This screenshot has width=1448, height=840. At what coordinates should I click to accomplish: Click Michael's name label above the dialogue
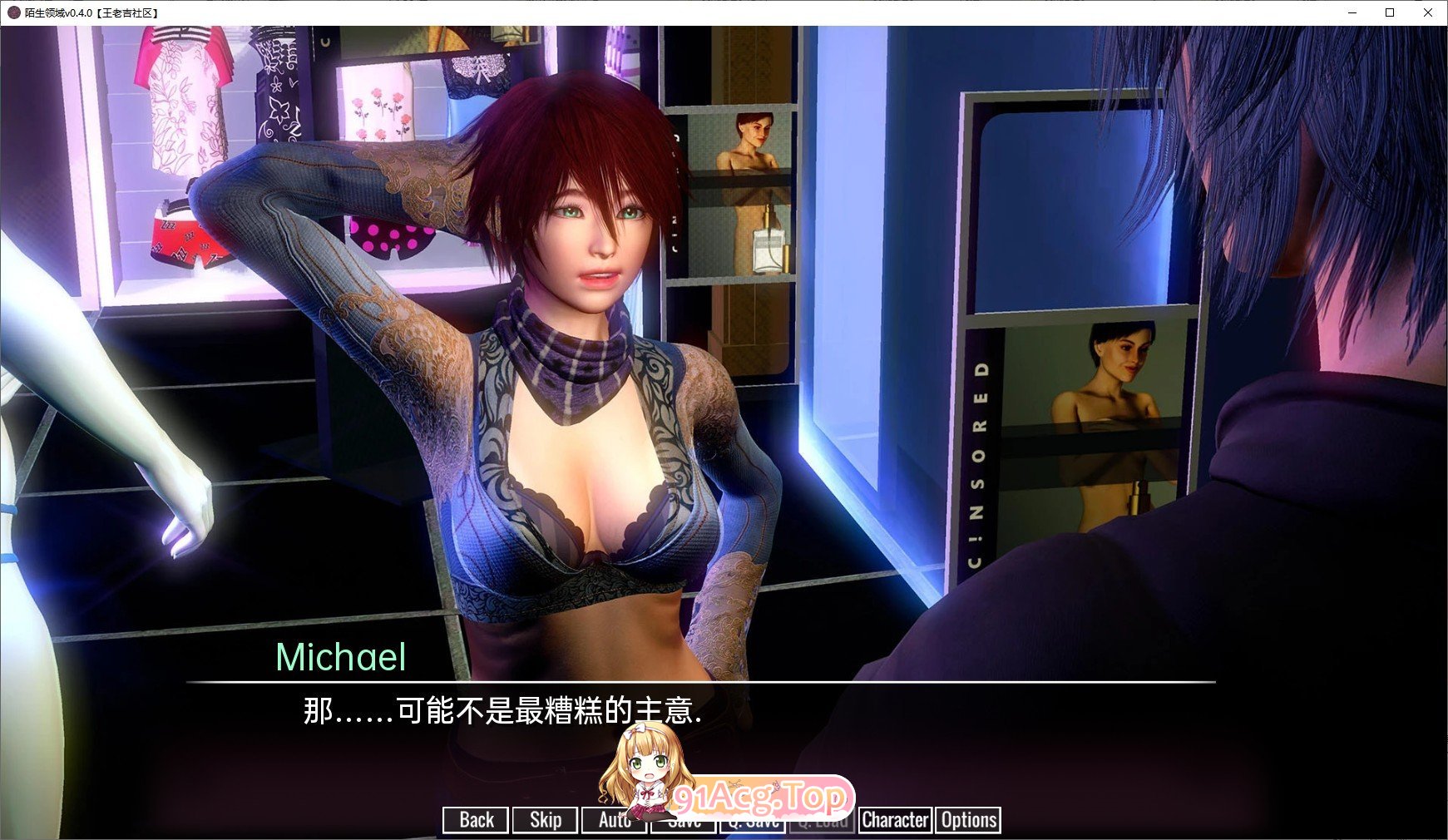pyautogui.click(x=341, y=659)
